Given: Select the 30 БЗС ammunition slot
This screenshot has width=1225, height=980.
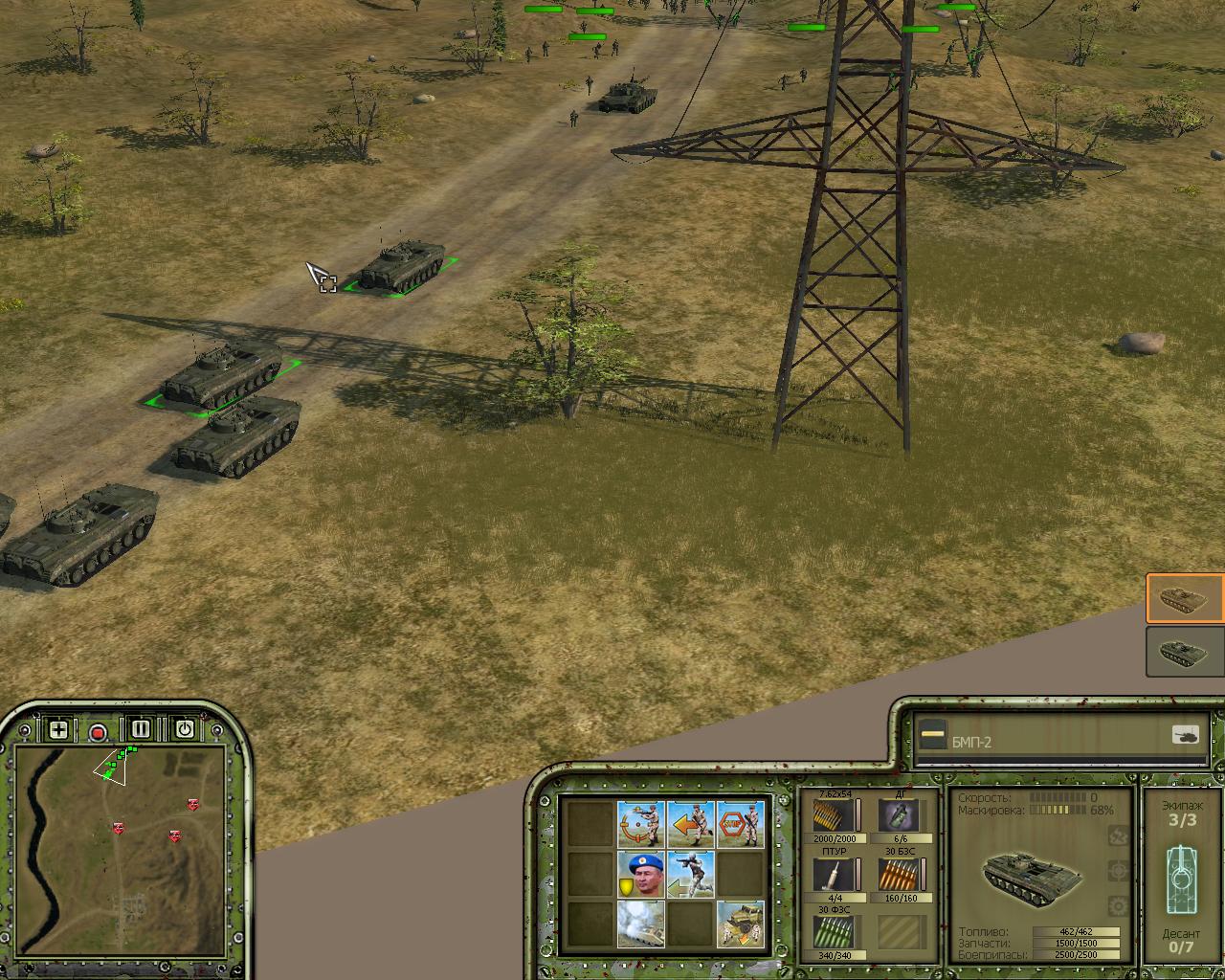Looking at the screenshot, I should click(x=900, y=875).
